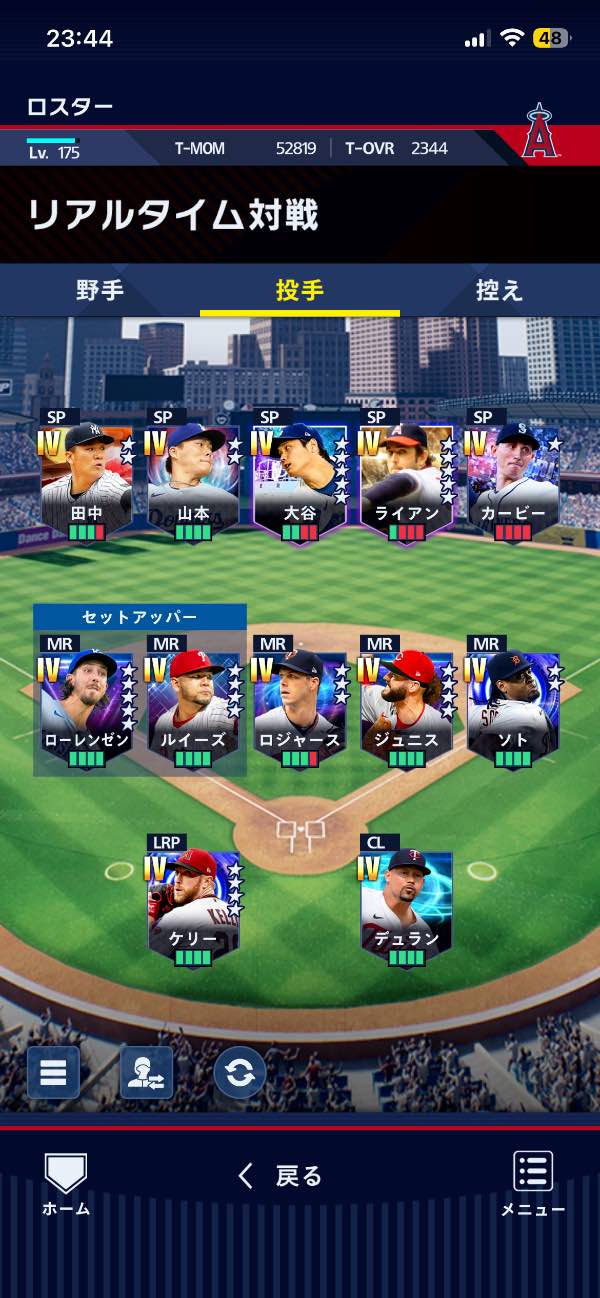Open the list view button
The height and width of the screenshot is (1298, 600).
[53, 1073]
